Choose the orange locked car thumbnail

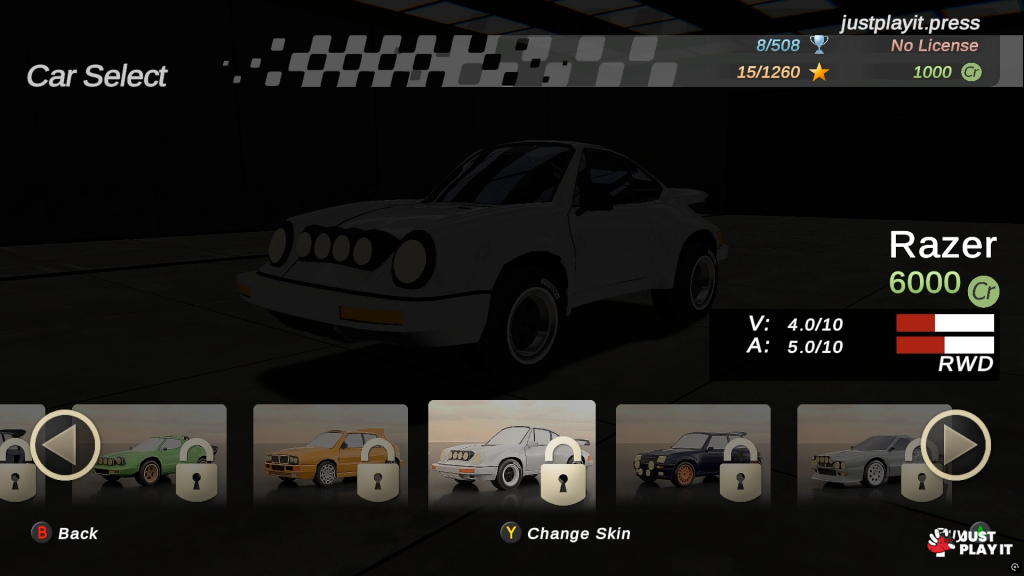[330, 453]
